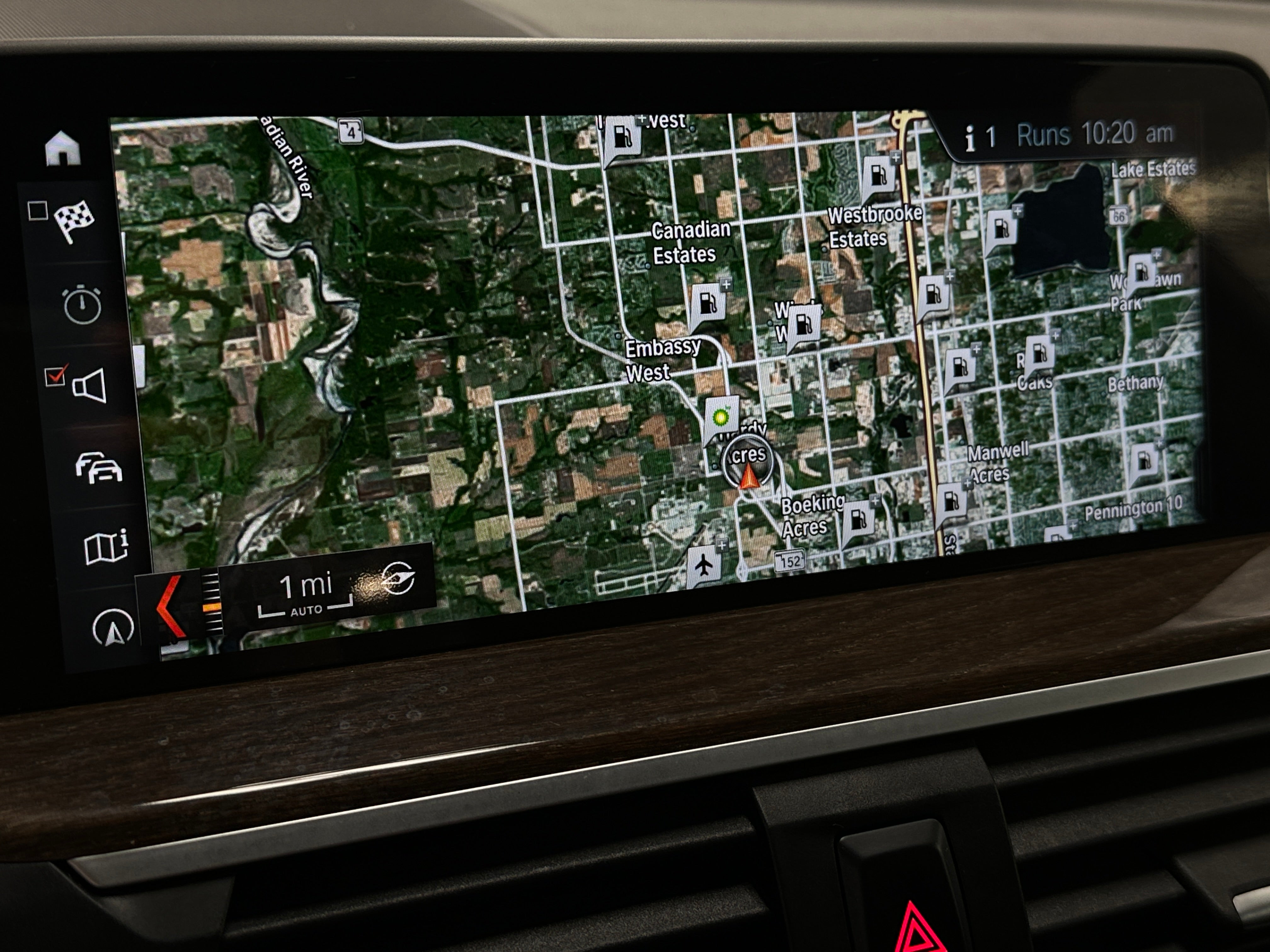The width and height of the screenshot is (1270, 952).
Task: Click the north arrow map orientation icon
Action: click(x=113, y=627)
